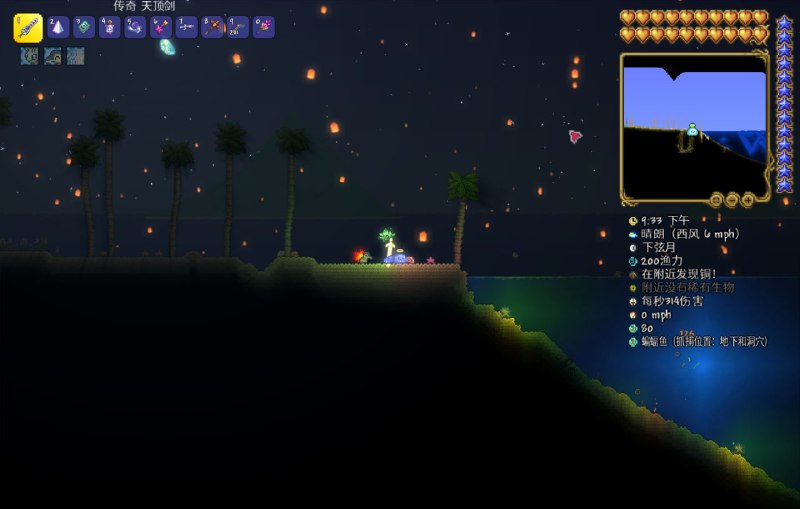Select the pink staff in slot 0
This screenshot has height=509, width=800.
(x=263, y=27)
